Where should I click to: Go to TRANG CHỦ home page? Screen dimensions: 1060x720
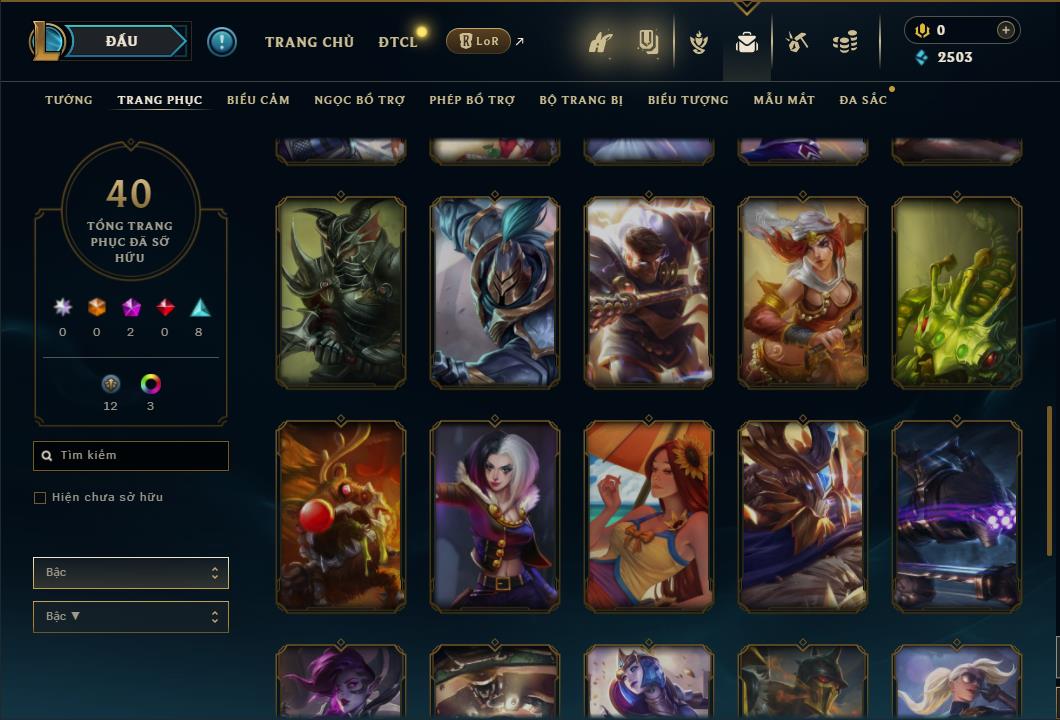(x=309, y=42)
